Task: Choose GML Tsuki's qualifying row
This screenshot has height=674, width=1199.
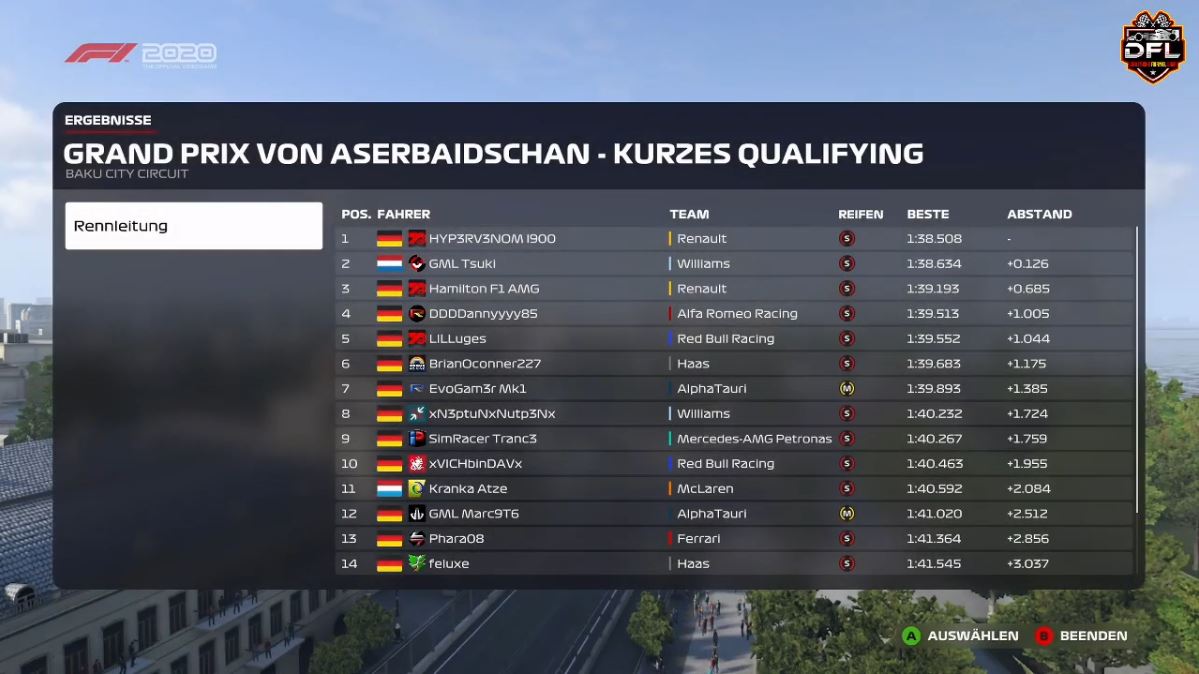Action: coord(734,264)
